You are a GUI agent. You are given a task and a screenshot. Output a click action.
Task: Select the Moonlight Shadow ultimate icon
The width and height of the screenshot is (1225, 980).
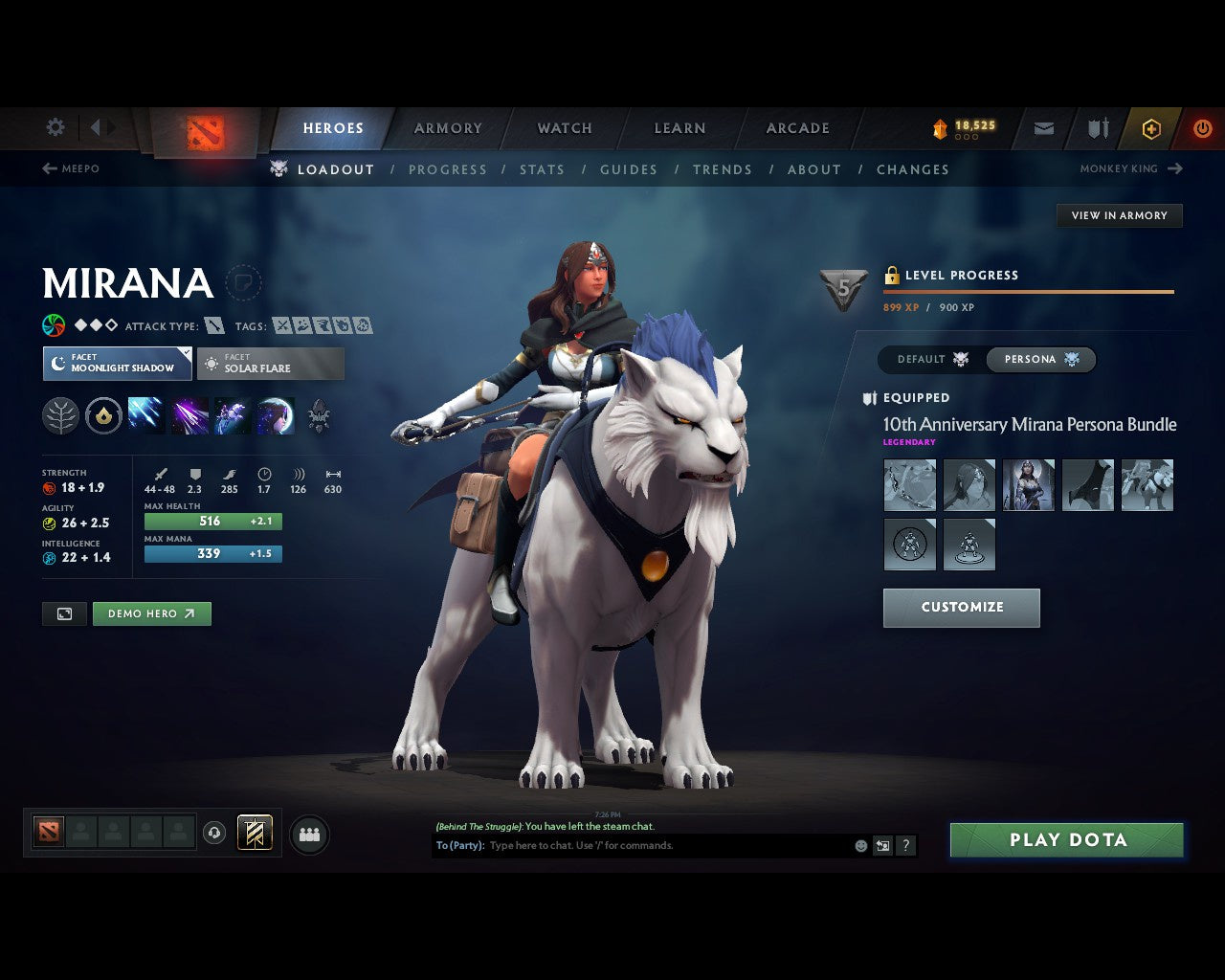coord(275,414)
